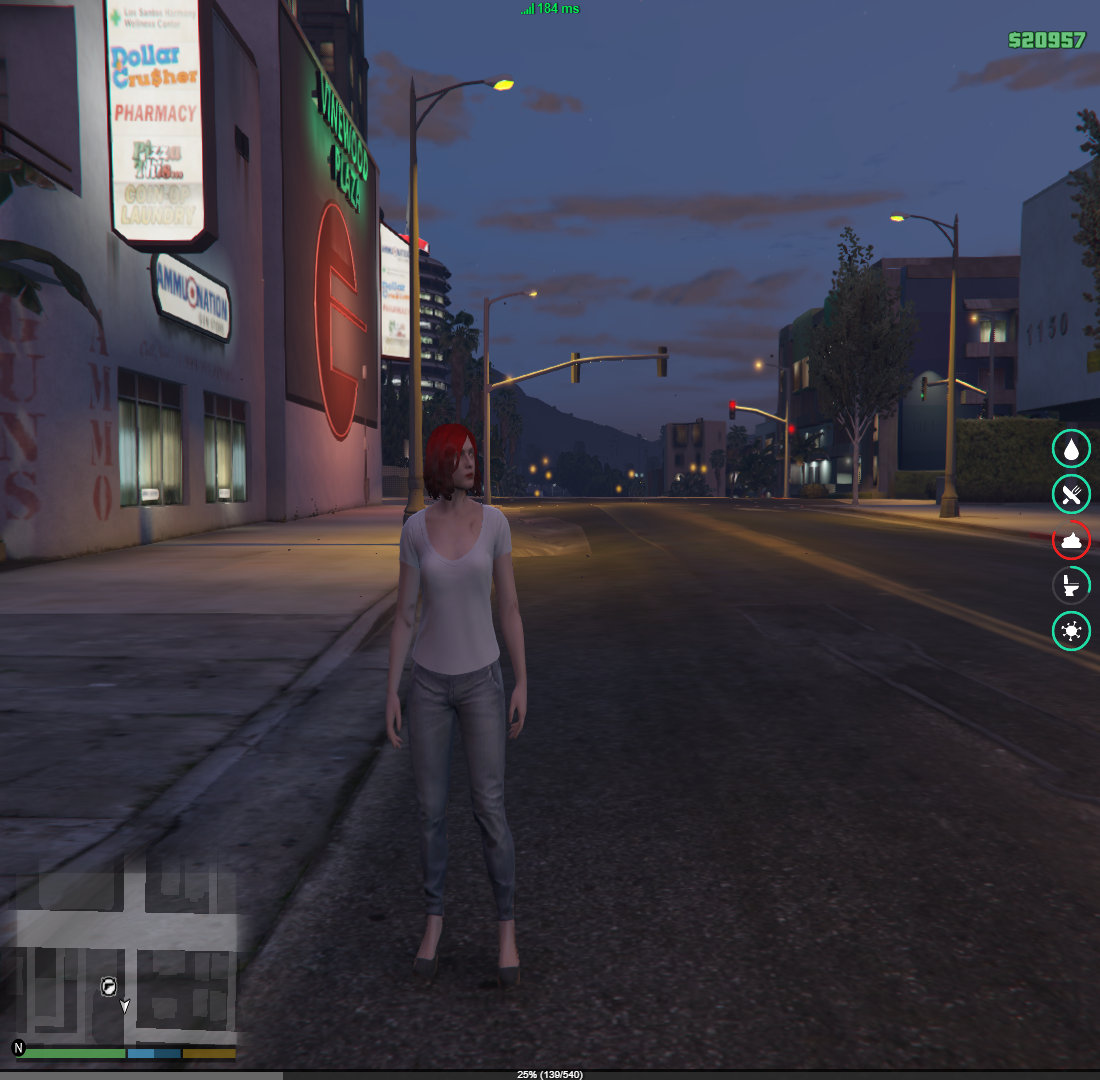1100x1080 pixels.
Task: Click the north N compass marker
Action: [x=18, y=1047]
